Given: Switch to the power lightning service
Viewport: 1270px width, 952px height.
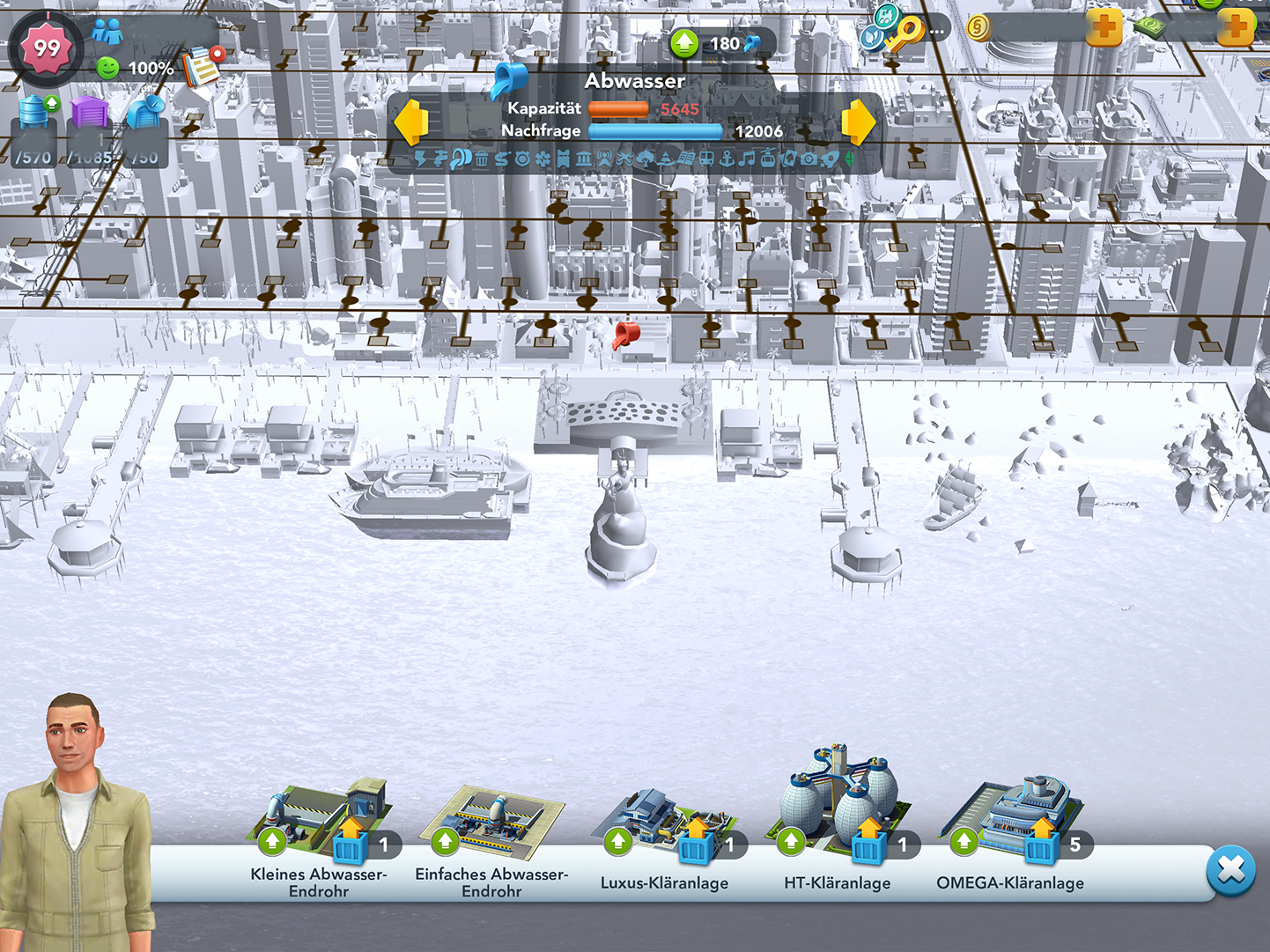Looking at the screenshot, I should [x=421, y=159].
